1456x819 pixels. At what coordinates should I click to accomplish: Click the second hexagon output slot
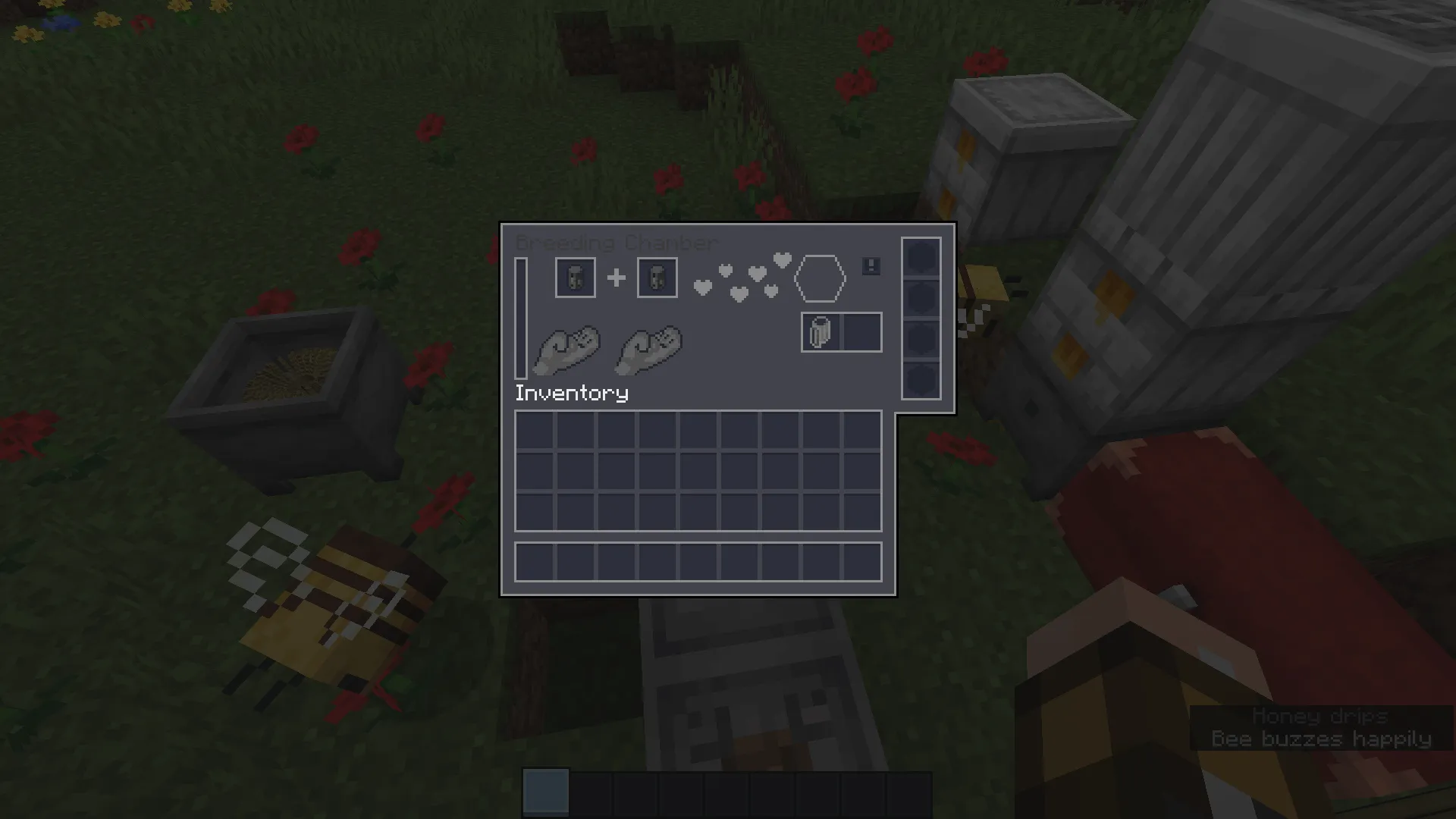pyautogui.click(x=921, y=298)
